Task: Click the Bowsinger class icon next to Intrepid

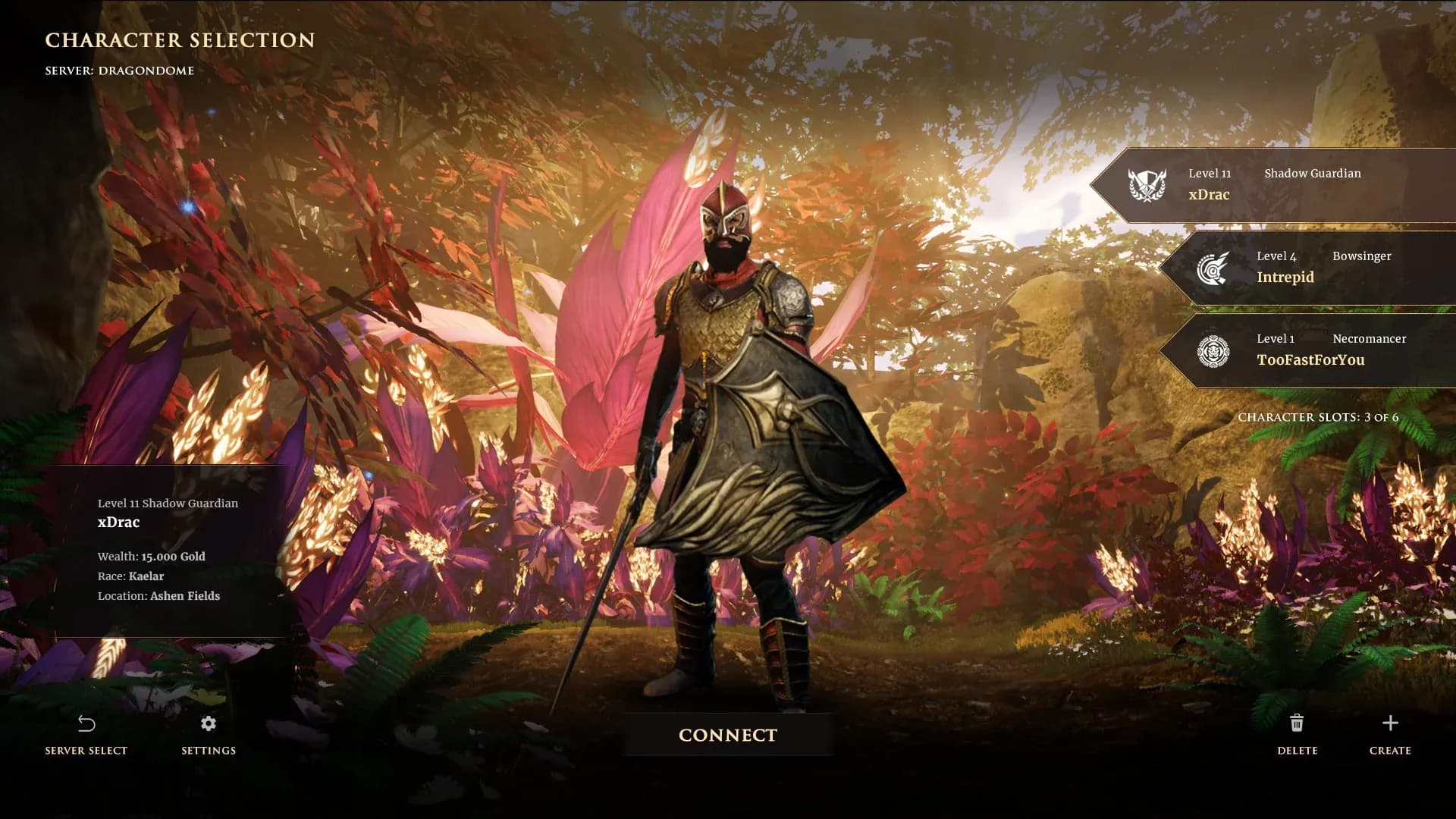Action: (1215, 268)
